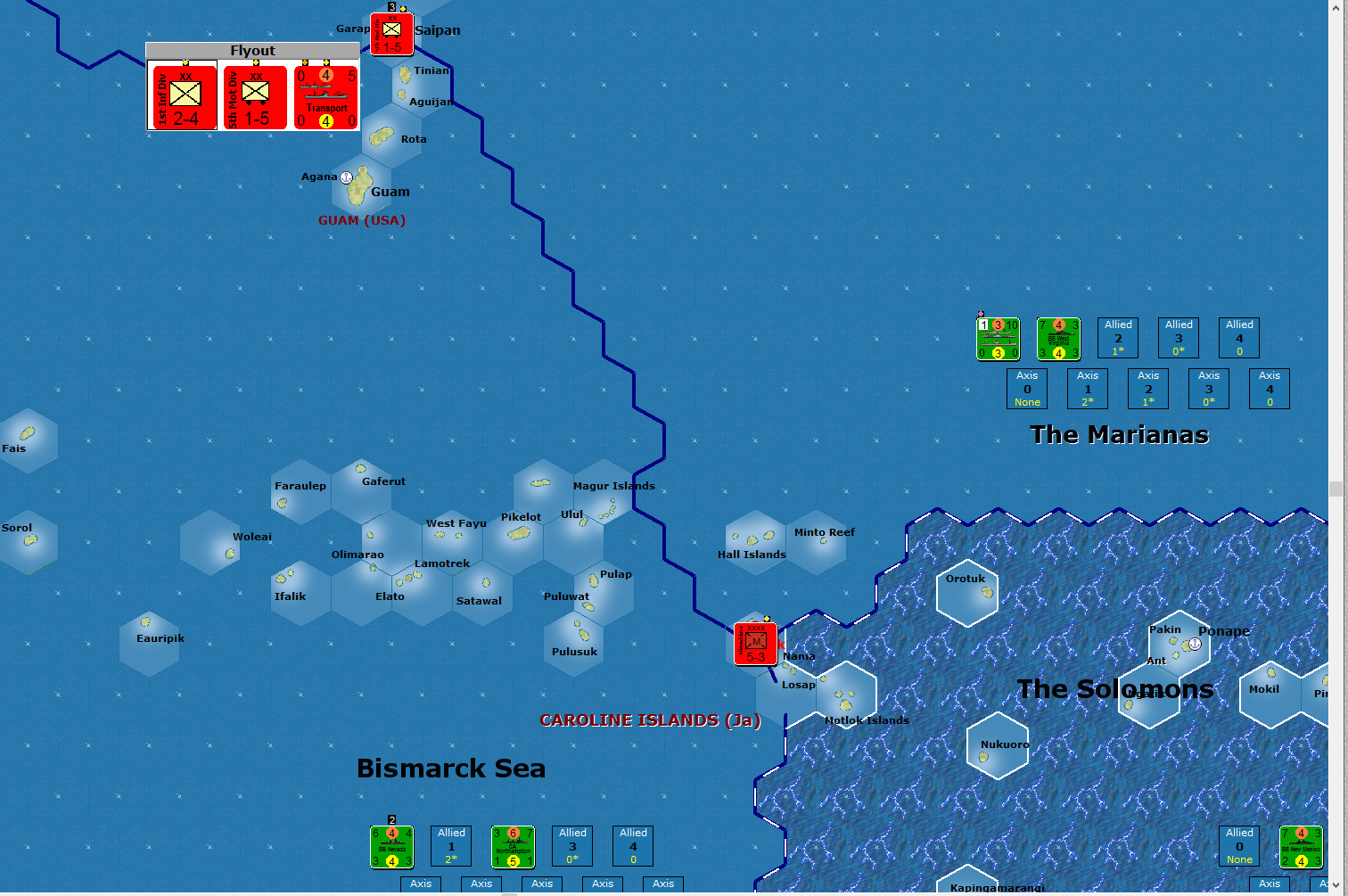Click the Flyout panel title bar
1348x896 pixels.
click(252, 50)
